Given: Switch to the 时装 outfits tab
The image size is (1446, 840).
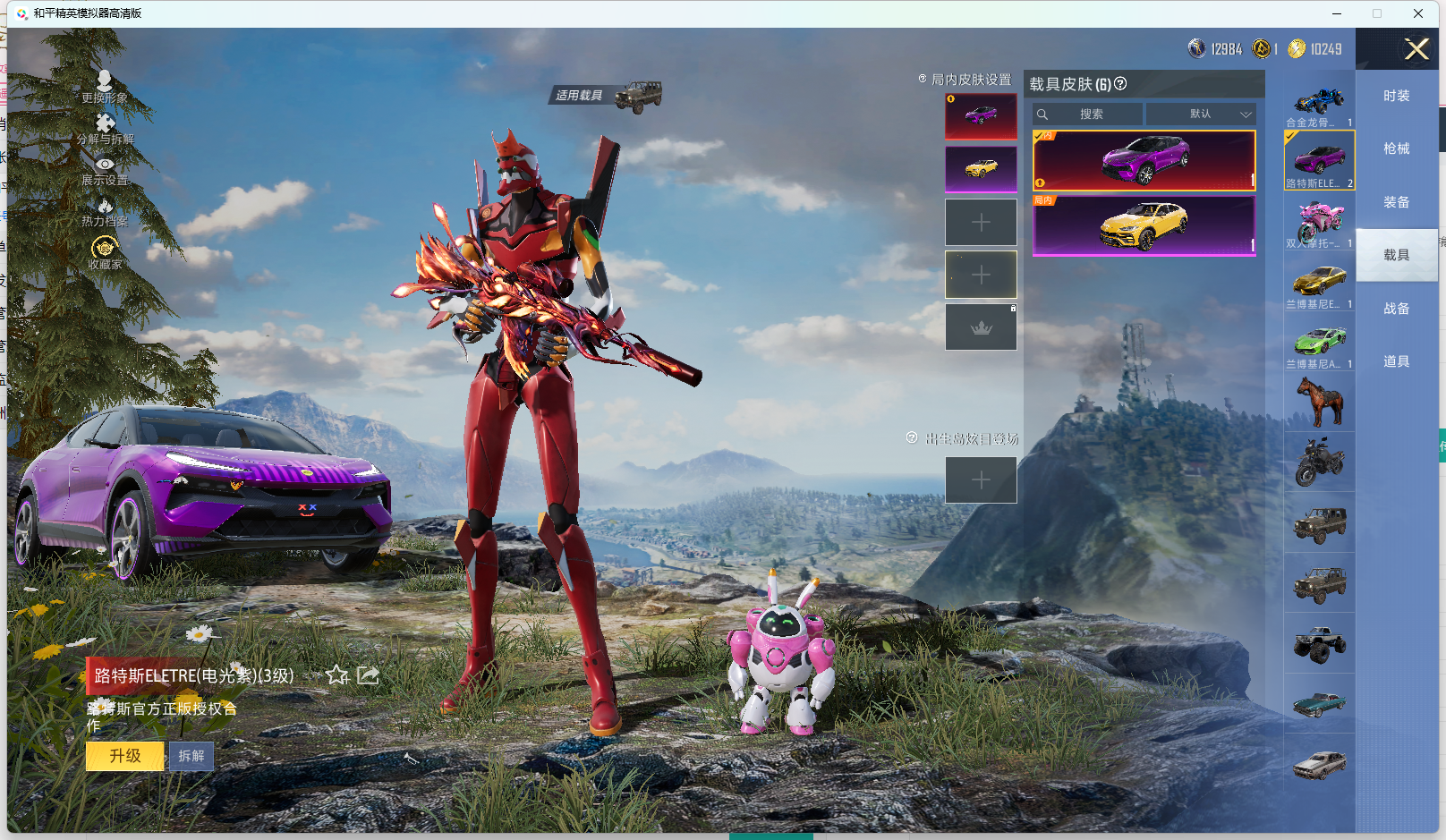Looking at the screenshot, I should [x=1396, y=96].
